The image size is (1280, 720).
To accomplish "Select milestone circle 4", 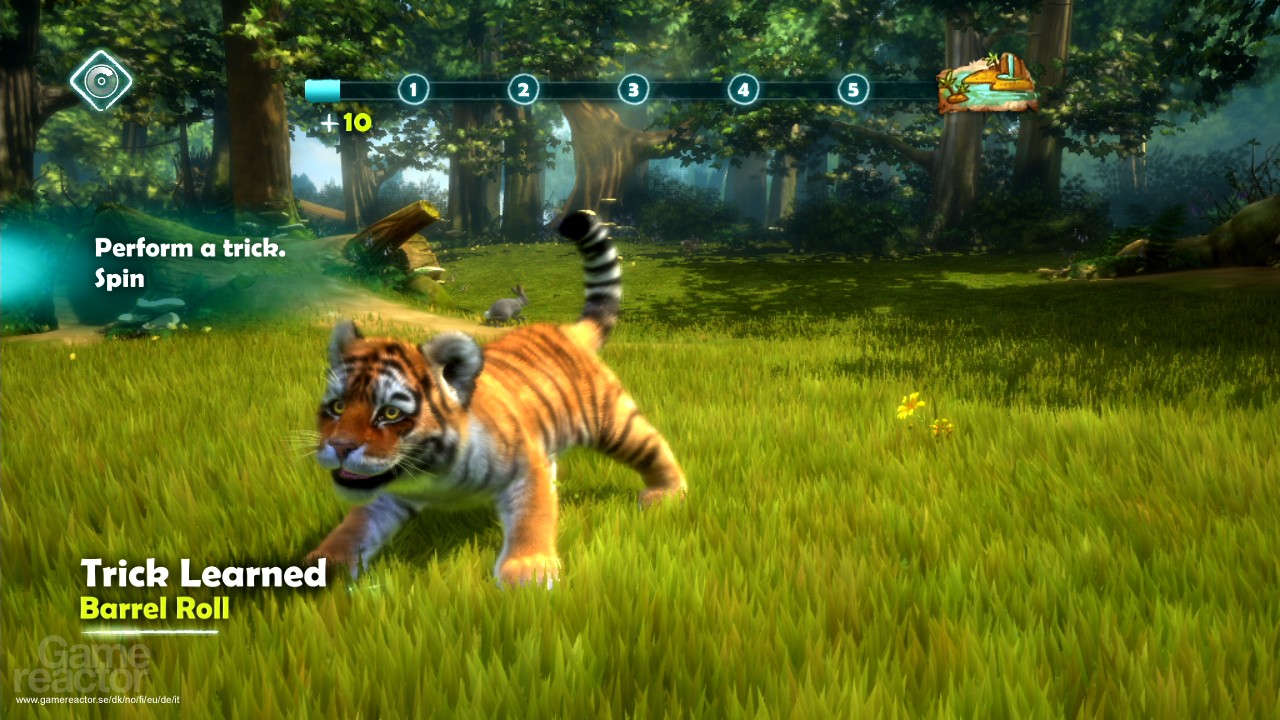I will (x=742, y=89).
